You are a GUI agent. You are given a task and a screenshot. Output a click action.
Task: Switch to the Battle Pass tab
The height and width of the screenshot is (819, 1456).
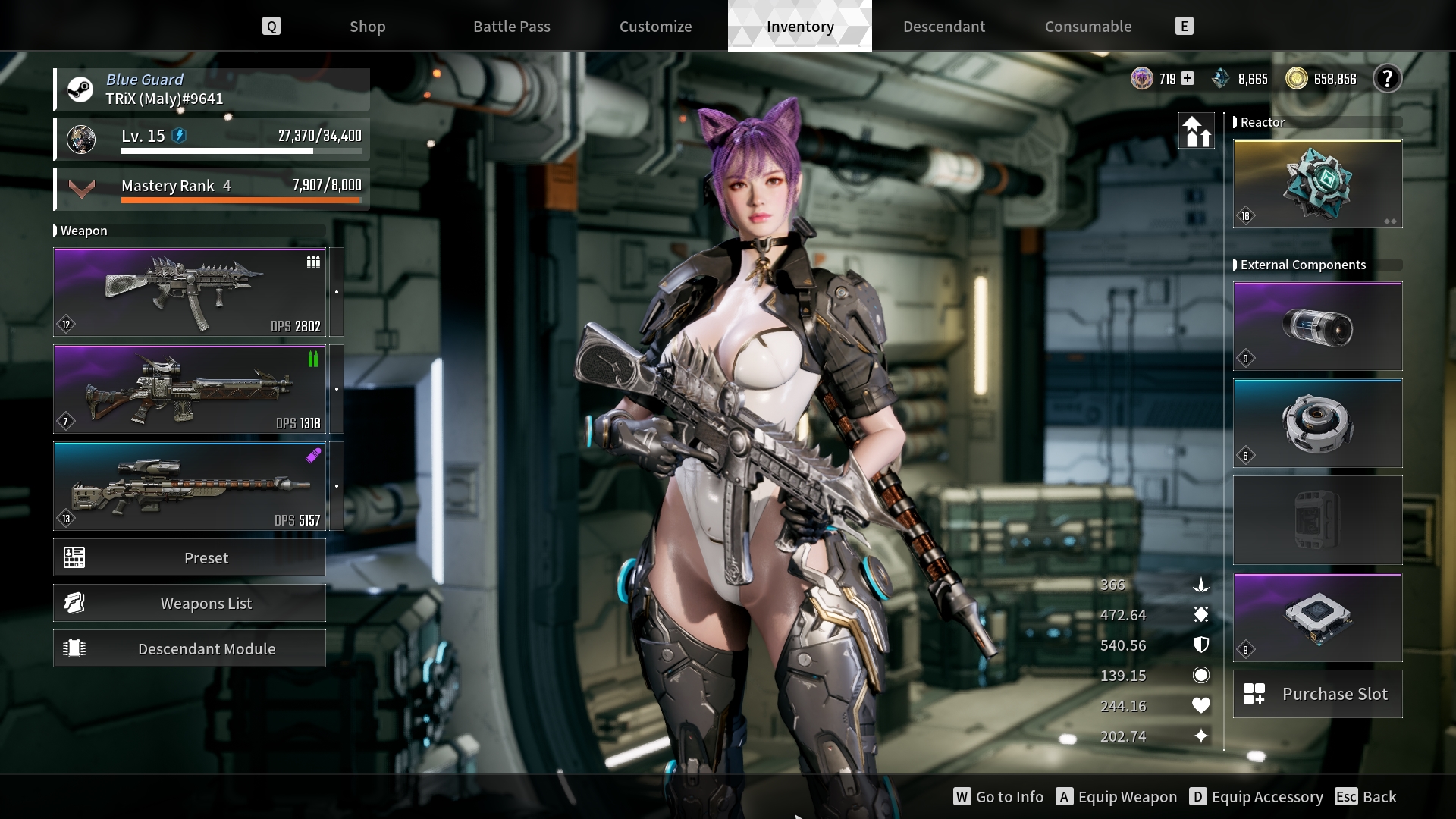pos(512,27)
